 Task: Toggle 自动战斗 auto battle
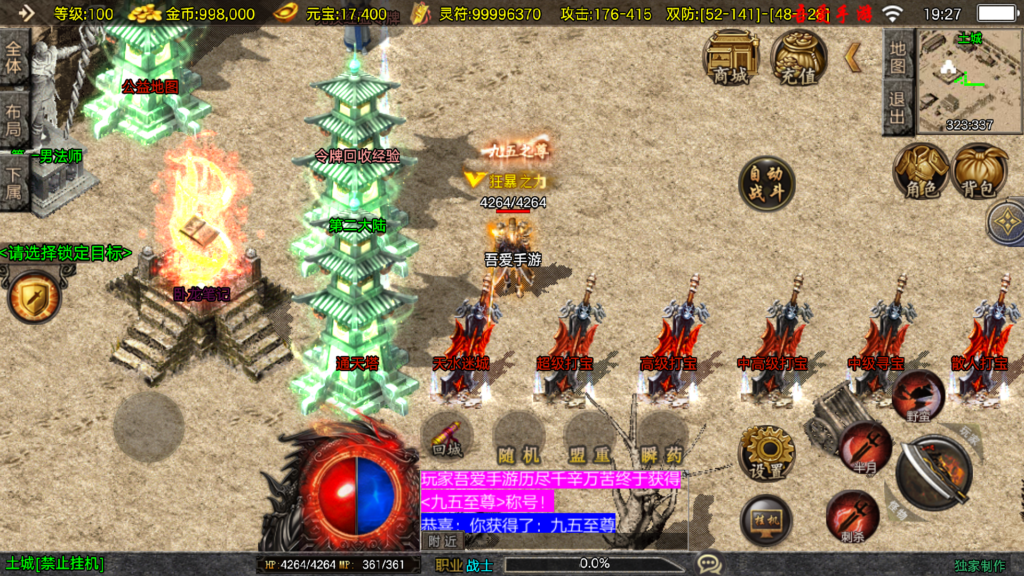point(766,183)
